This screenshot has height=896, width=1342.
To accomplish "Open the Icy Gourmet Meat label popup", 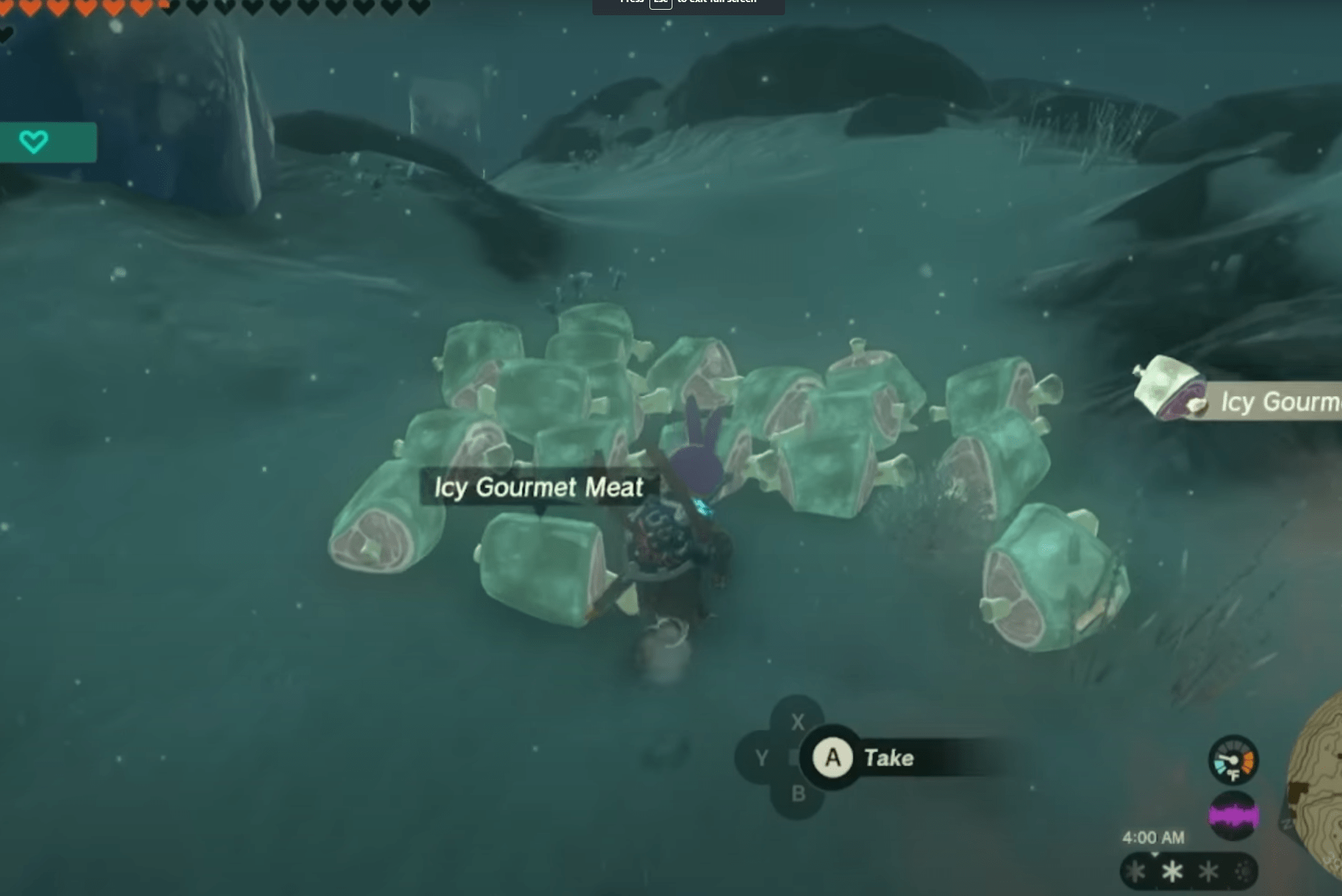I will pyautogui.click(x=539, y=487).
